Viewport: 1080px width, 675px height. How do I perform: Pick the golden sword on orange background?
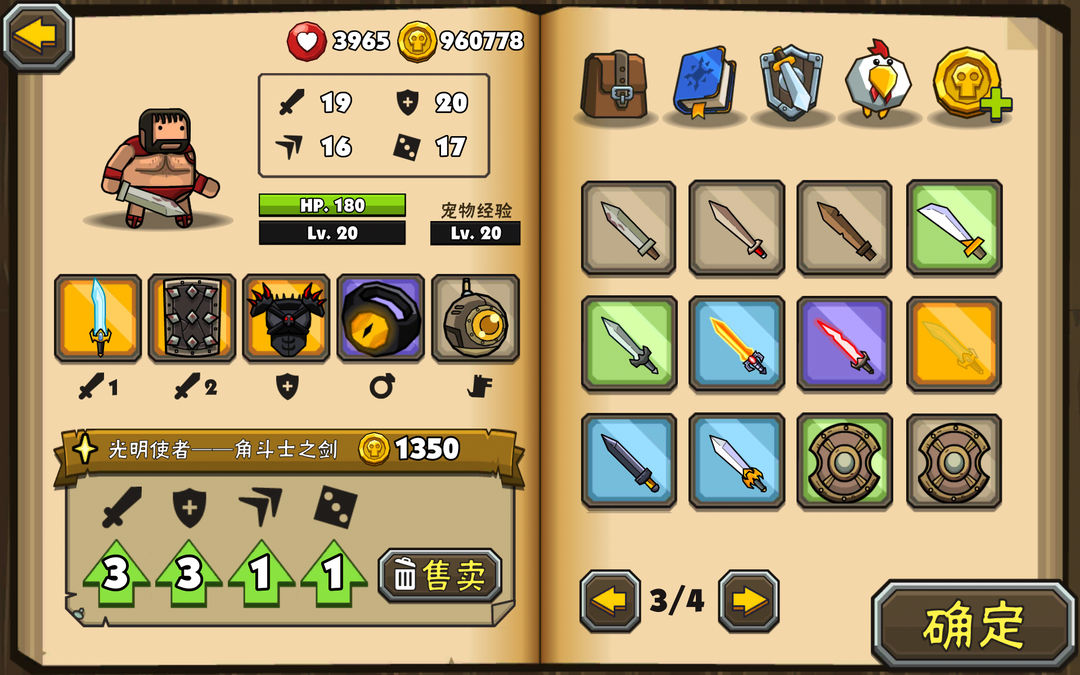(953, 344)
